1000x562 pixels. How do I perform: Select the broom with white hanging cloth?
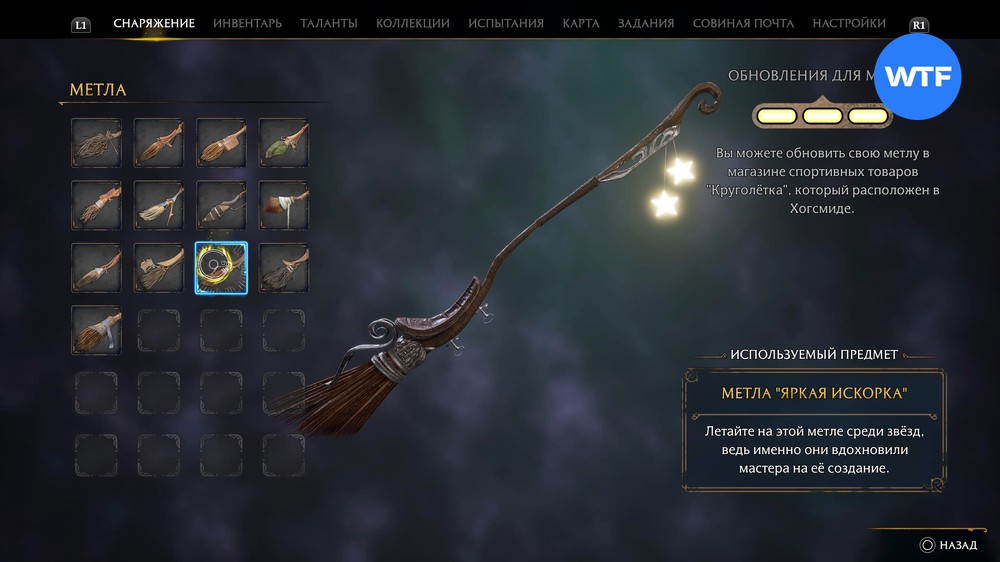283,204
